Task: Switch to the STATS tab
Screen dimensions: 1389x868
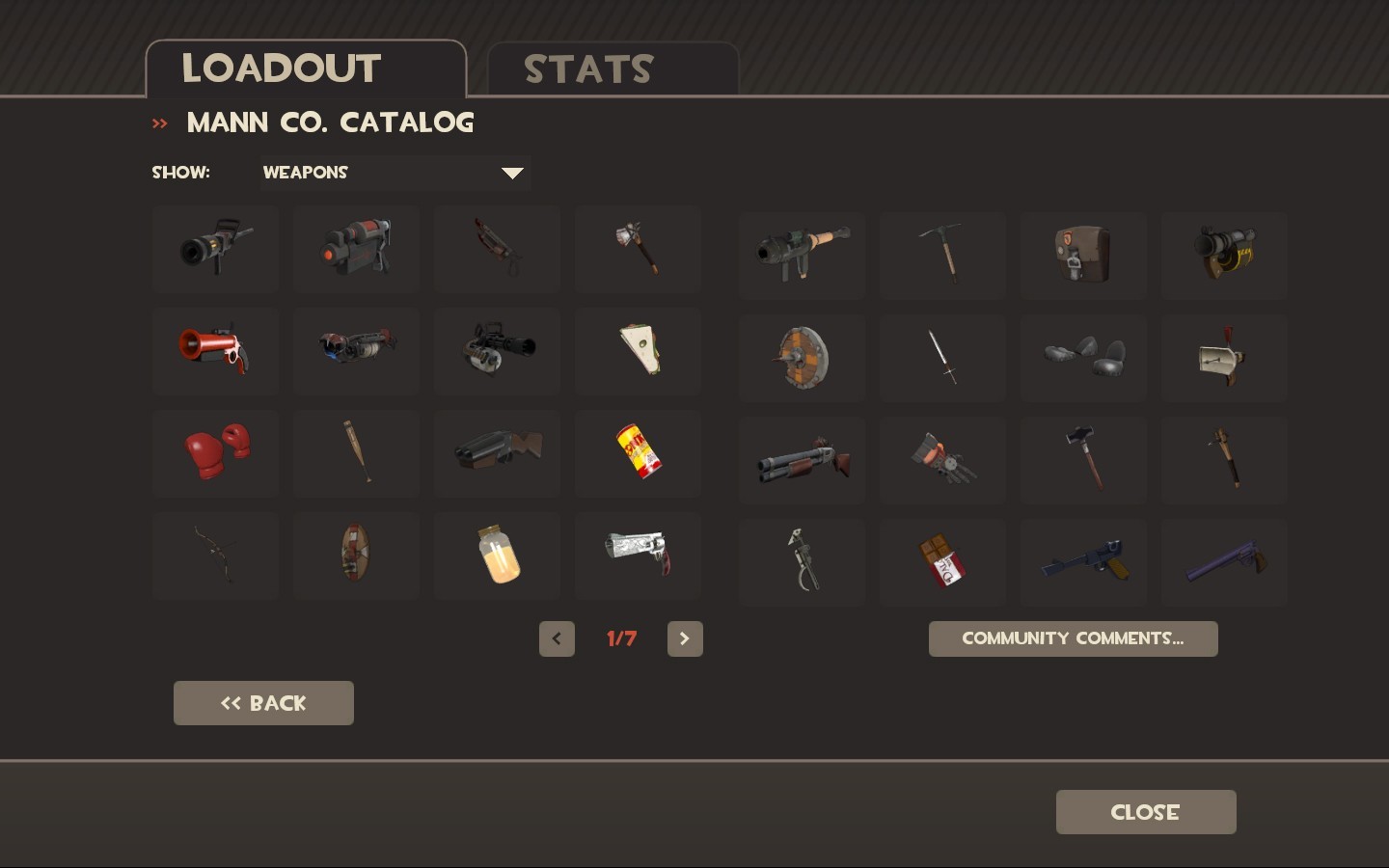Action: [589, 68]
